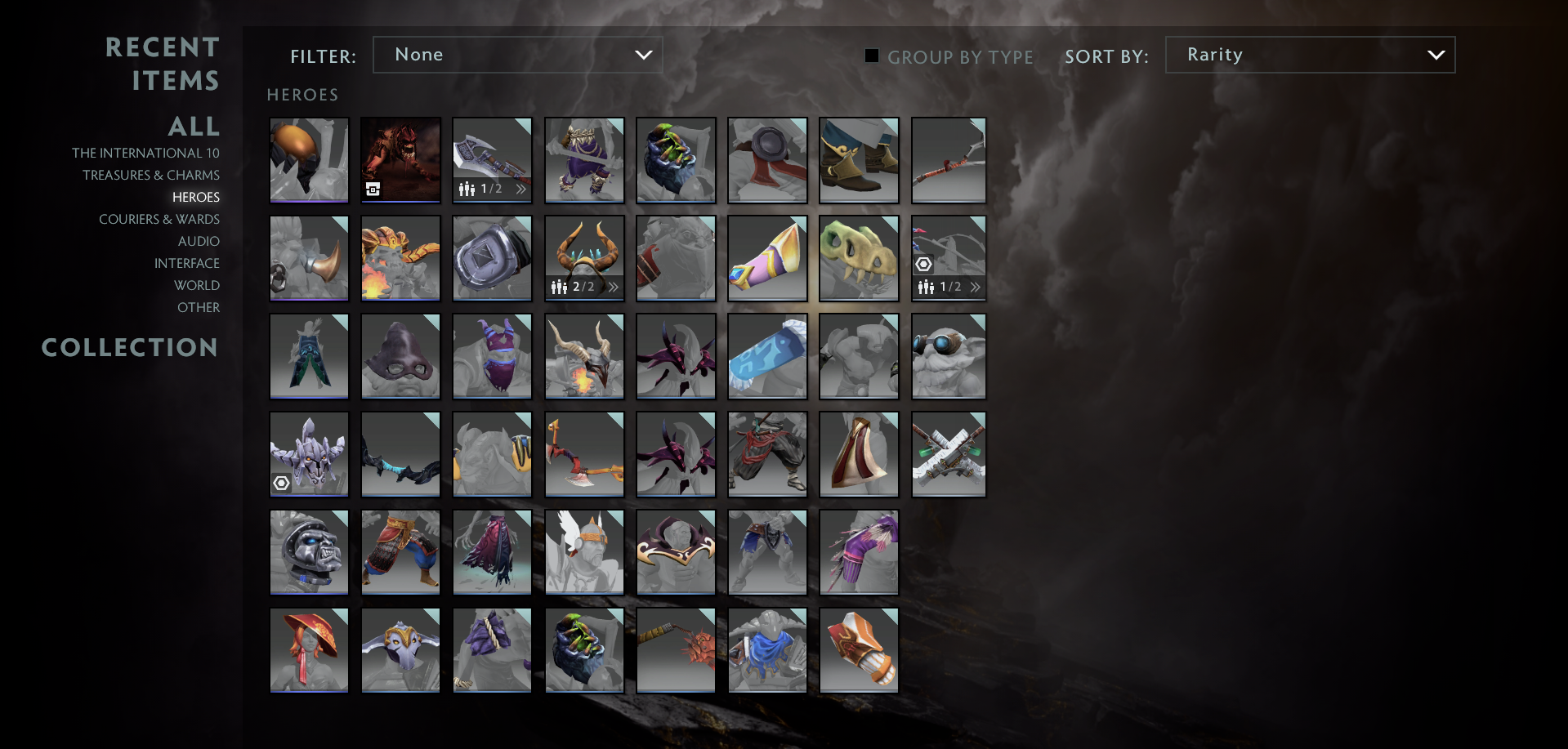Select the bone jaw helmet item
The width and height of the screenshot is (1568, 749).
pyautogui.click(x=859, y=258)
